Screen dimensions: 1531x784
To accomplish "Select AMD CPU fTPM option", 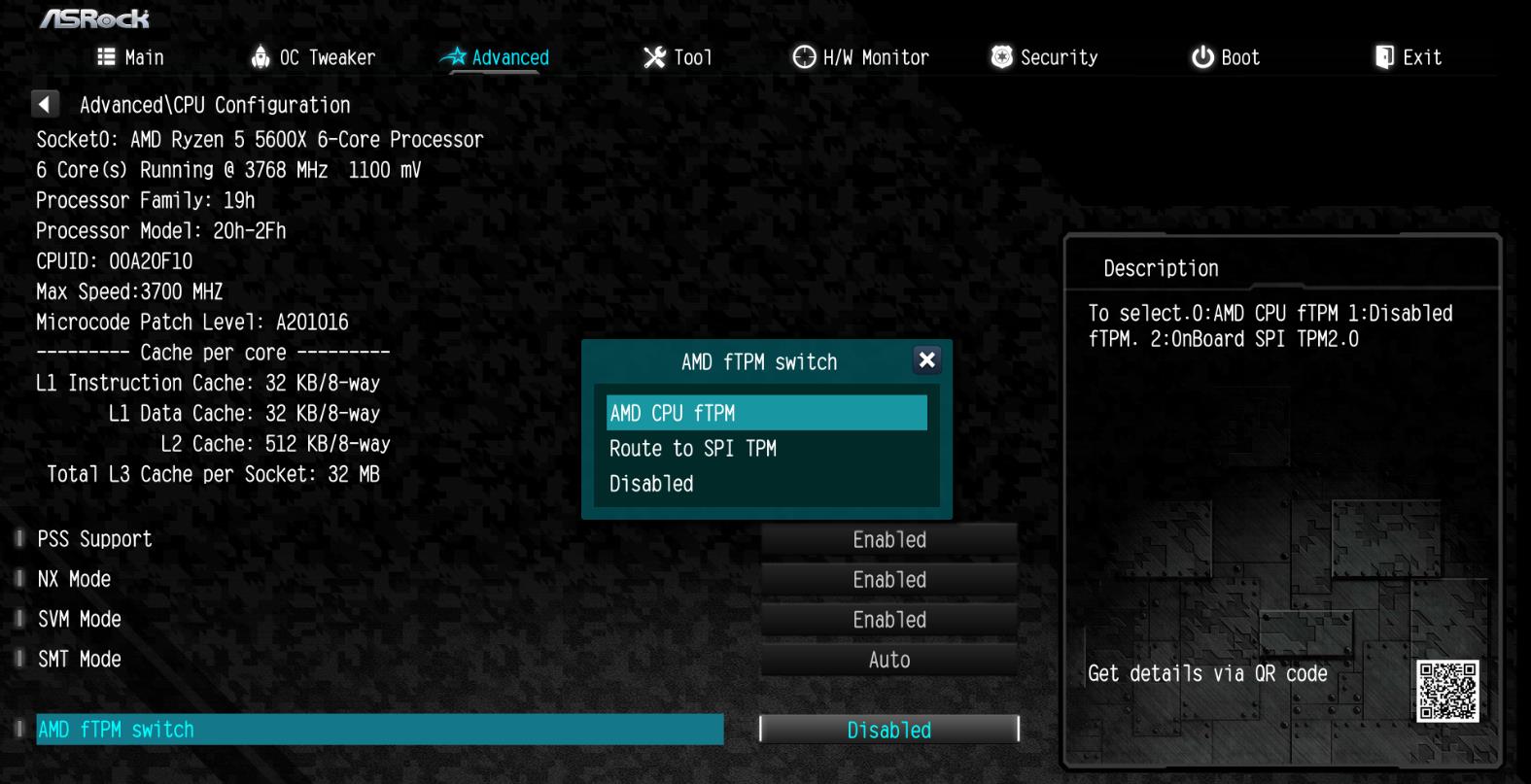I will (x=765, y=412).
